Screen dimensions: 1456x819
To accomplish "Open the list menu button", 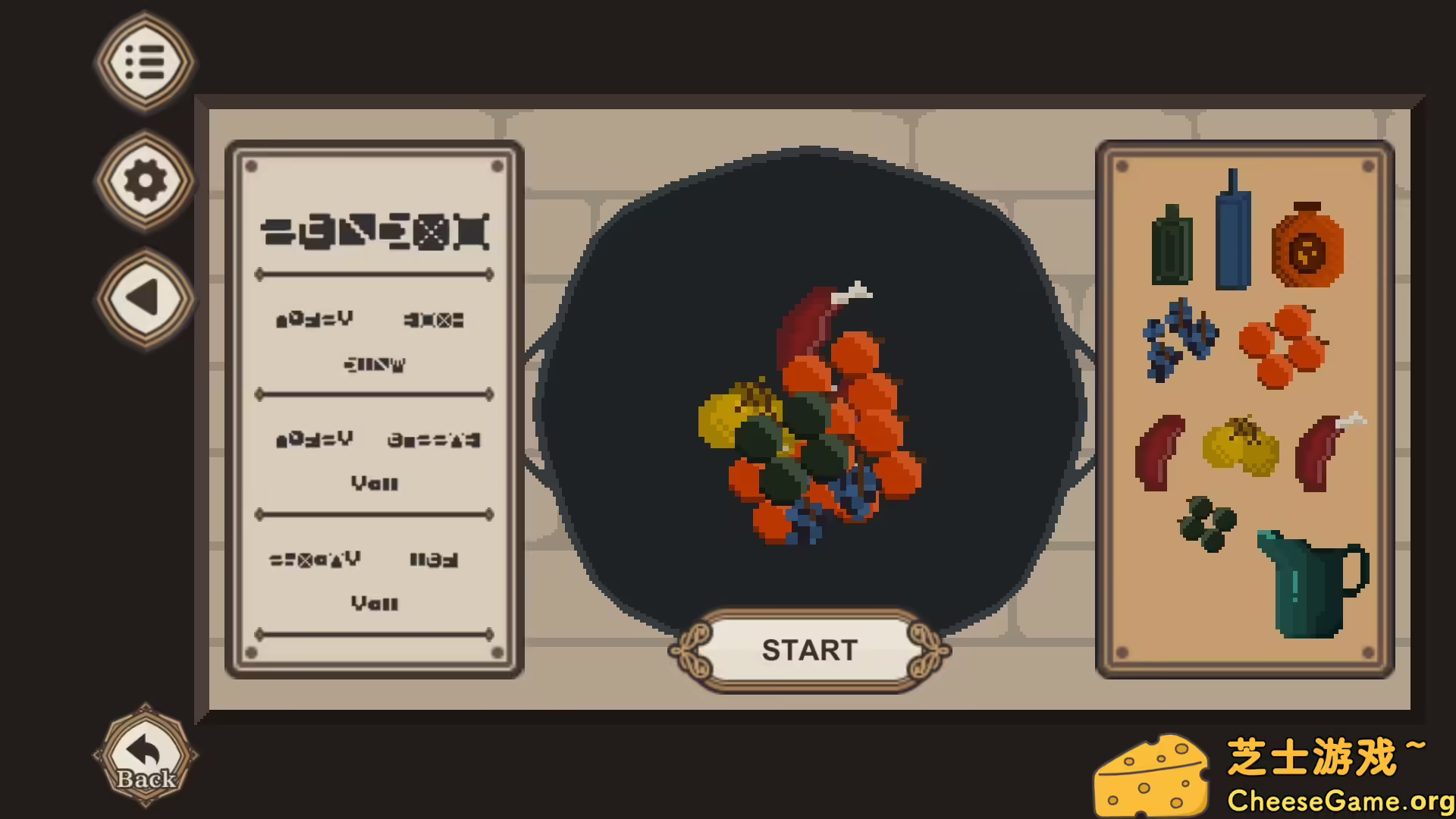I will point(145,62).
